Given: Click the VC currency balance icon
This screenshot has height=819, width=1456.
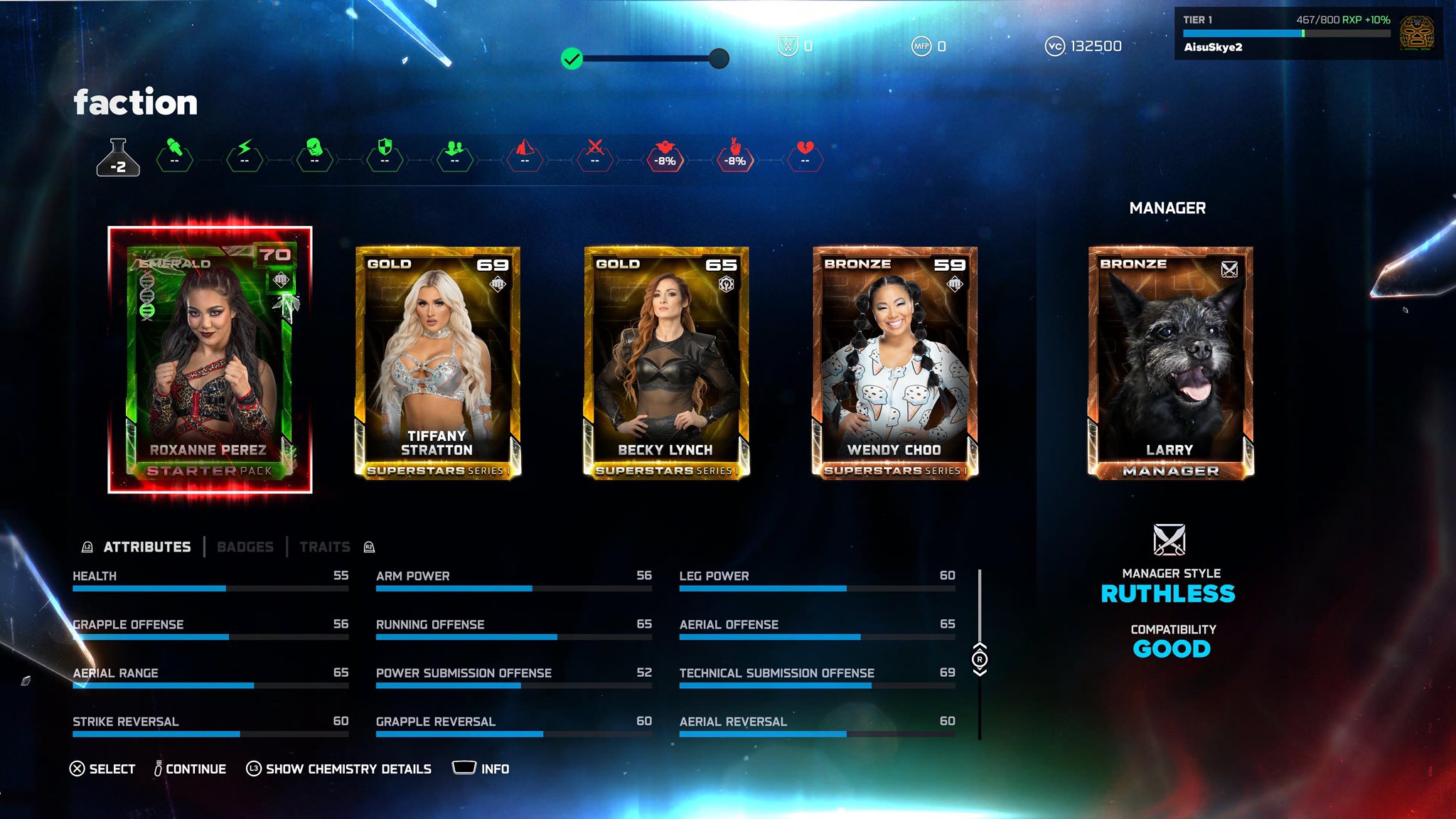Looking at the screenshot, I should (1054, 46).
